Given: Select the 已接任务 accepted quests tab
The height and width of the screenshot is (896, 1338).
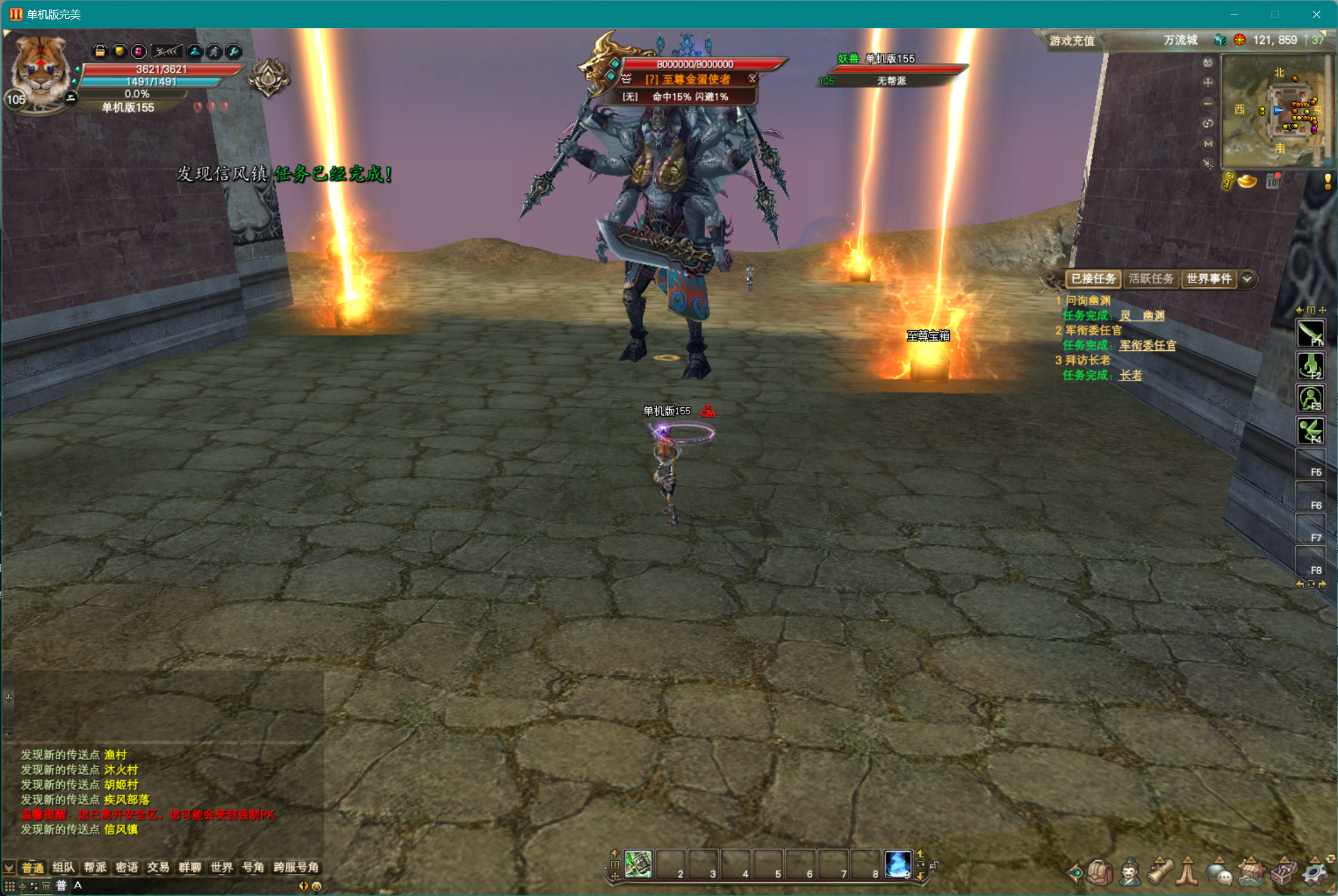Looking at the screenshot, I should (x=1093, y=279).
